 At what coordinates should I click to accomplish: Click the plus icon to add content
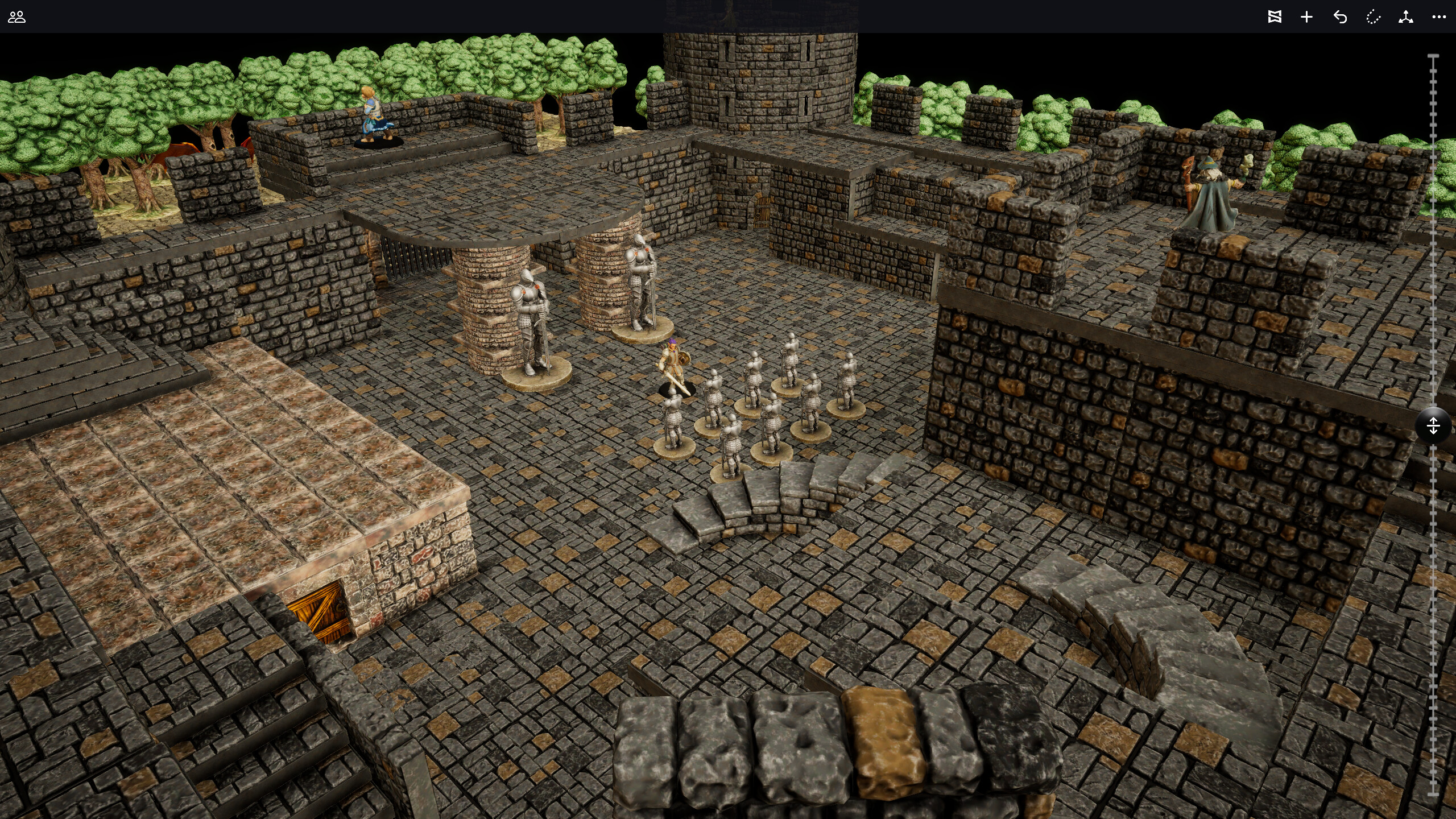coord(1306,17)
